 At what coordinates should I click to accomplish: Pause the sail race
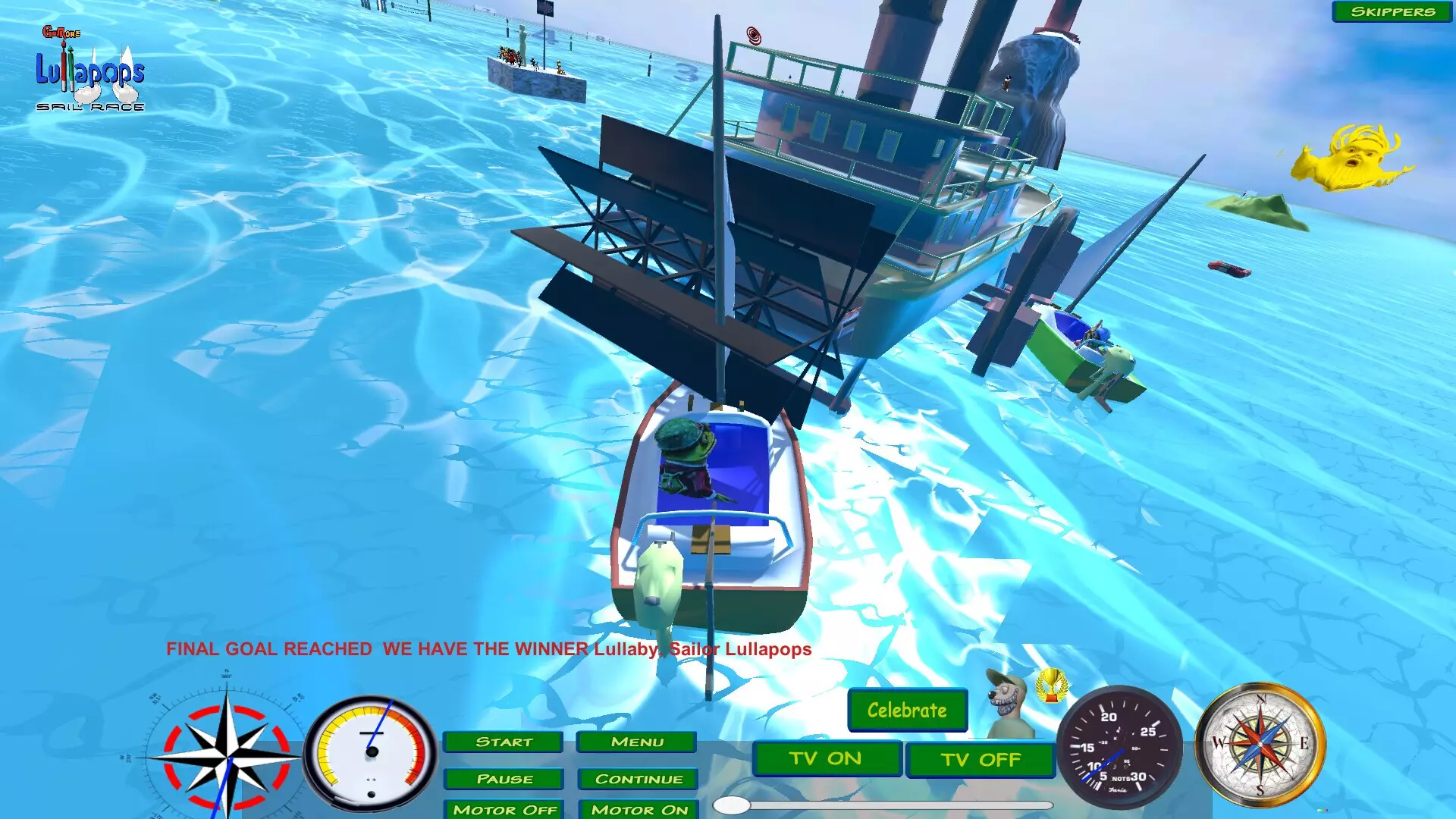coord(504,779)
